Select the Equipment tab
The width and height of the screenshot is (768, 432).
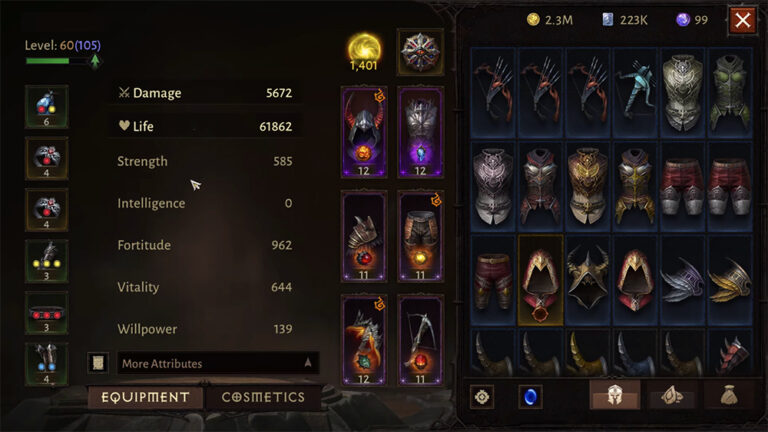143,397
